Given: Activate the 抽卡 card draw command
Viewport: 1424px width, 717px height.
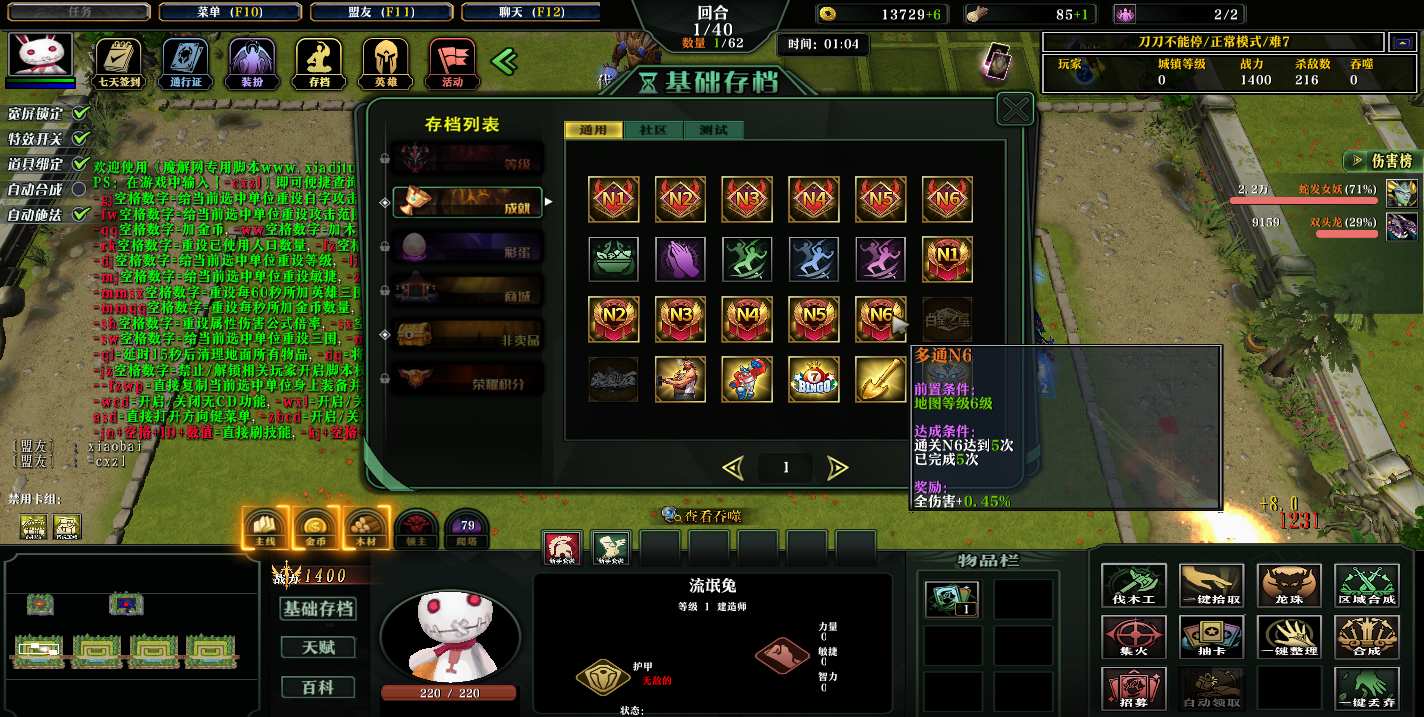Looking at the screenshot, I should point(1211,636).
